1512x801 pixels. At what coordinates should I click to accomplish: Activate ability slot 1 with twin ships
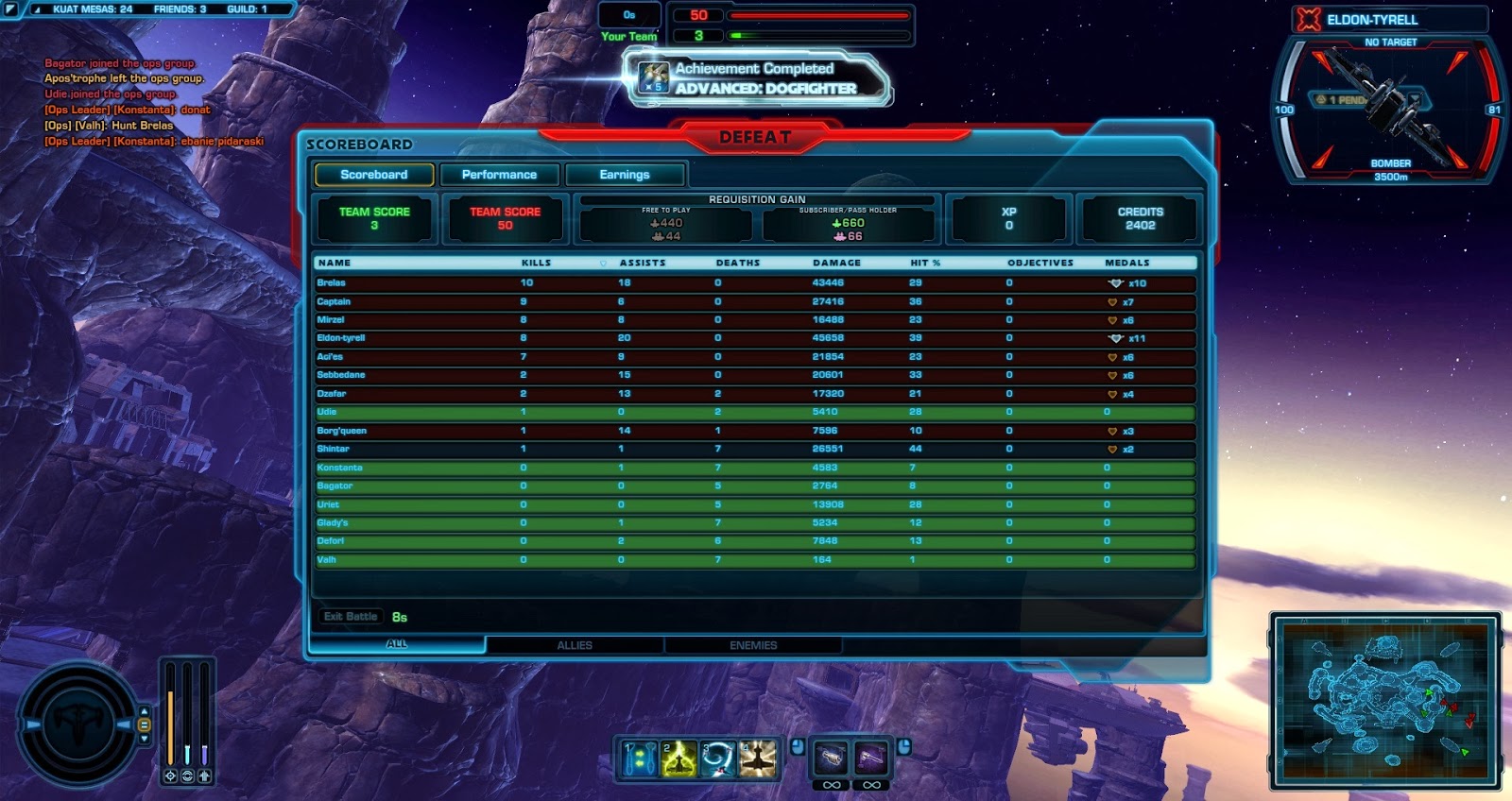tap(640, 758)
